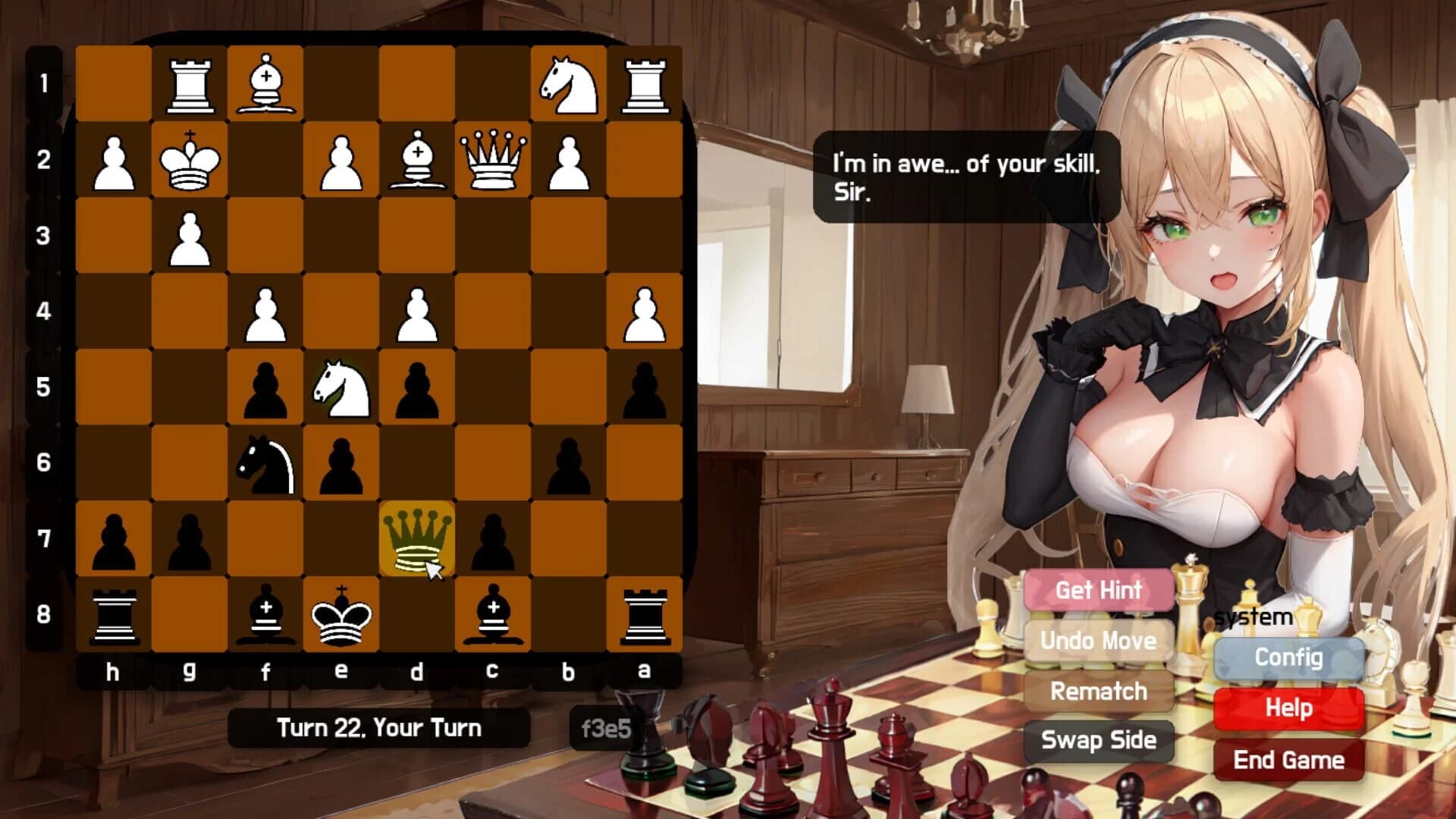
Task: Start a Rematch
Action: click(x=1097, y=692)
